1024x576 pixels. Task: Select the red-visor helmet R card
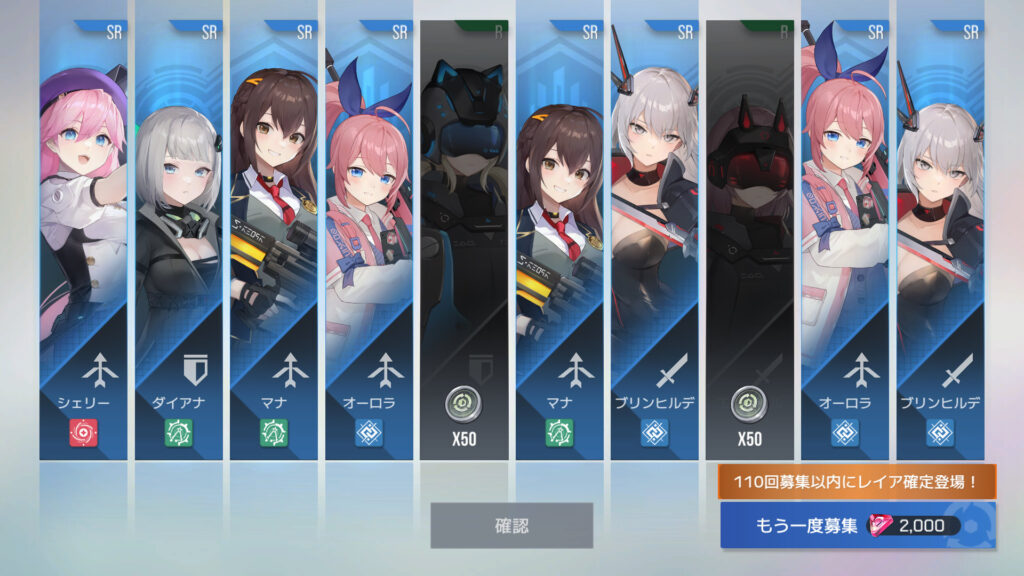(749, 240)
